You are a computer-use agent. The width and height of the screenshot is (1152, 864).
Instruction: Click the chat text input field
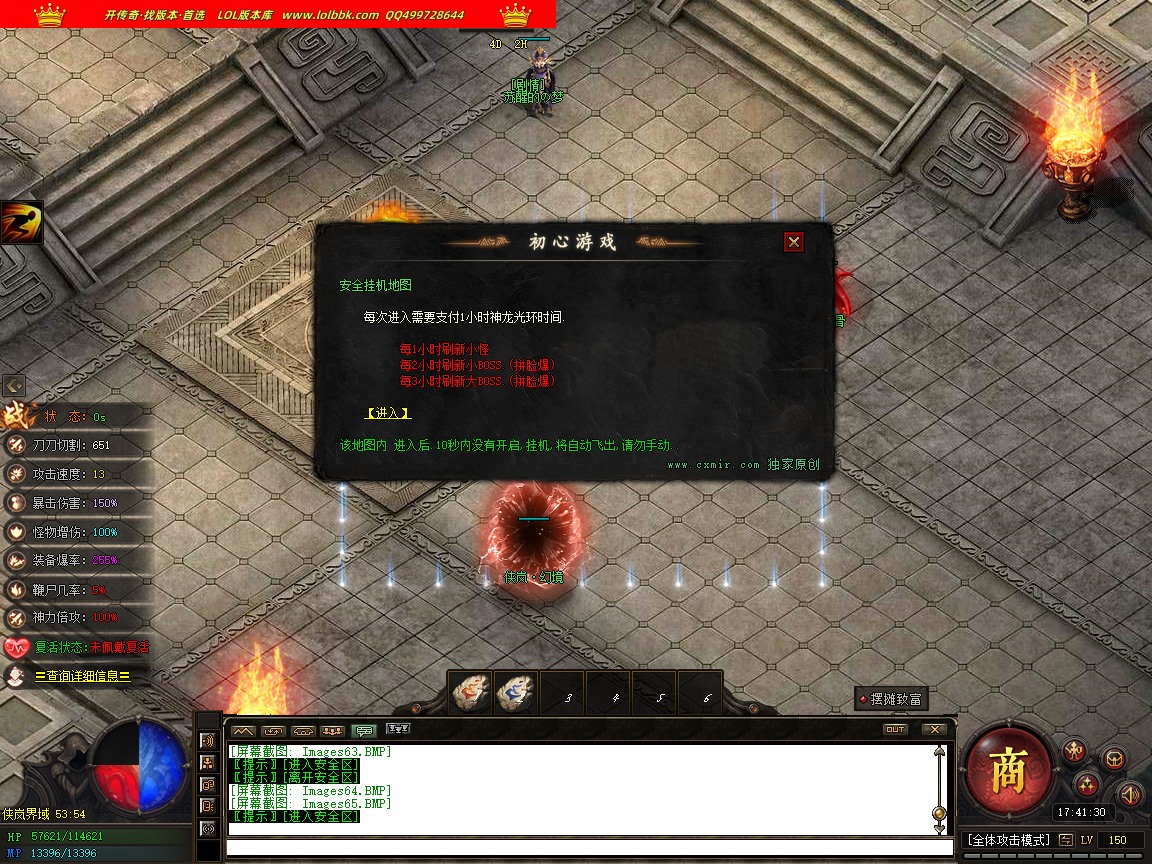click(x=585, y=848)
